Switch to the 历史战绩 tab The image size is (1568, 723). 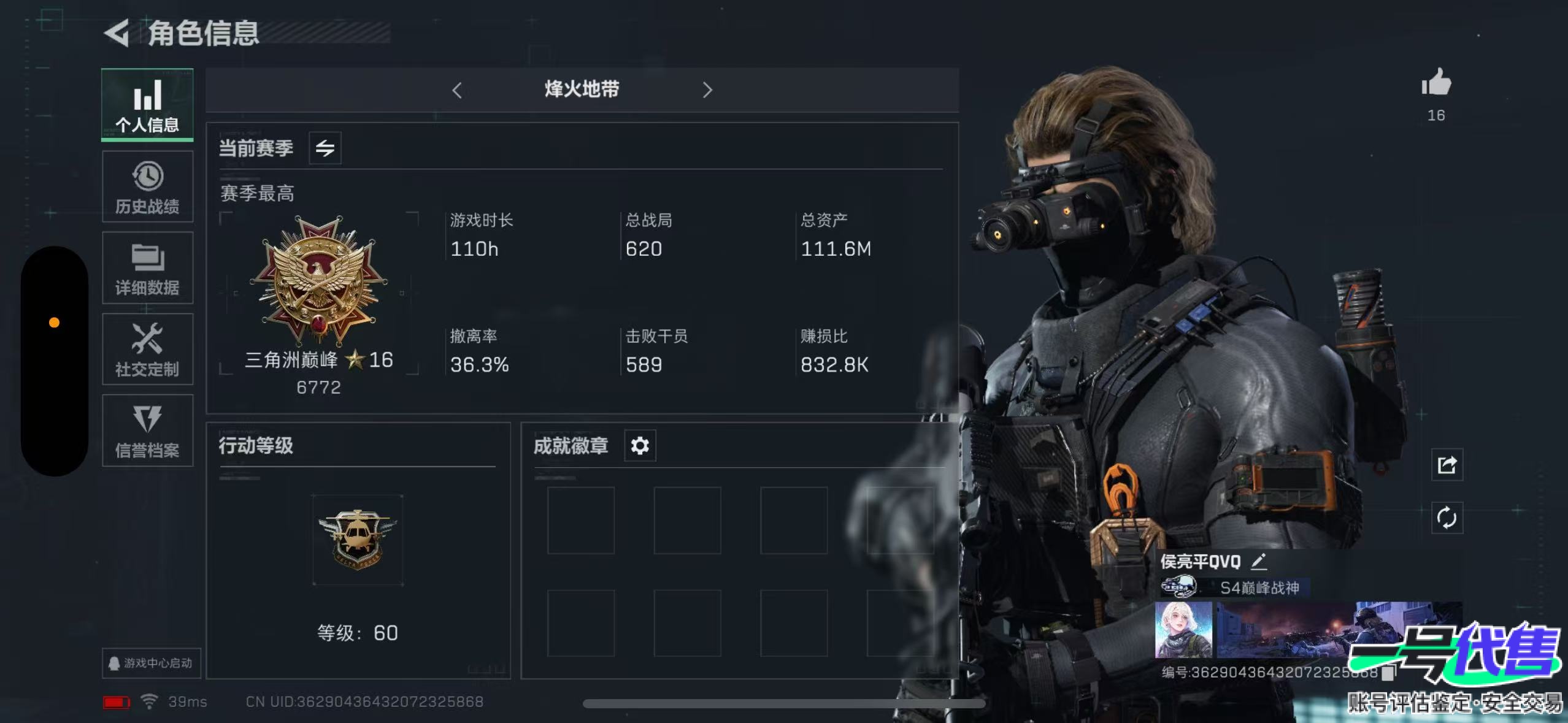click(x=147, y=186)
